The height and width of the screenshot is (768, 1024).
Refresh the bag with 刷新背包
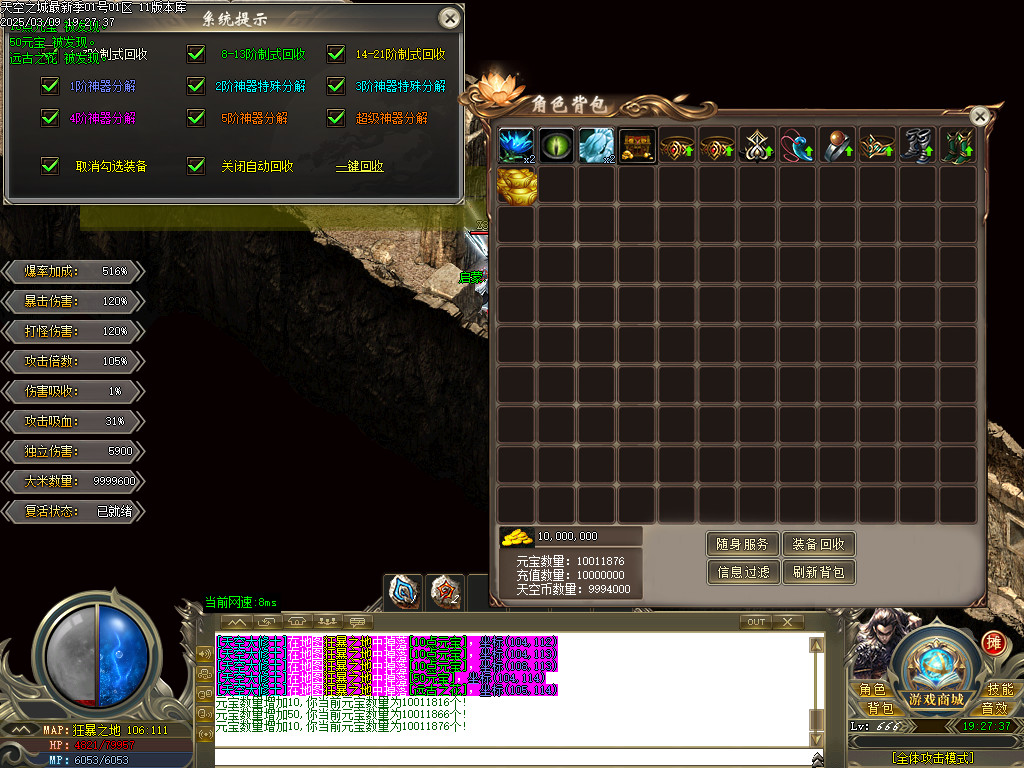pyautogui.click(x=818, y=572)
